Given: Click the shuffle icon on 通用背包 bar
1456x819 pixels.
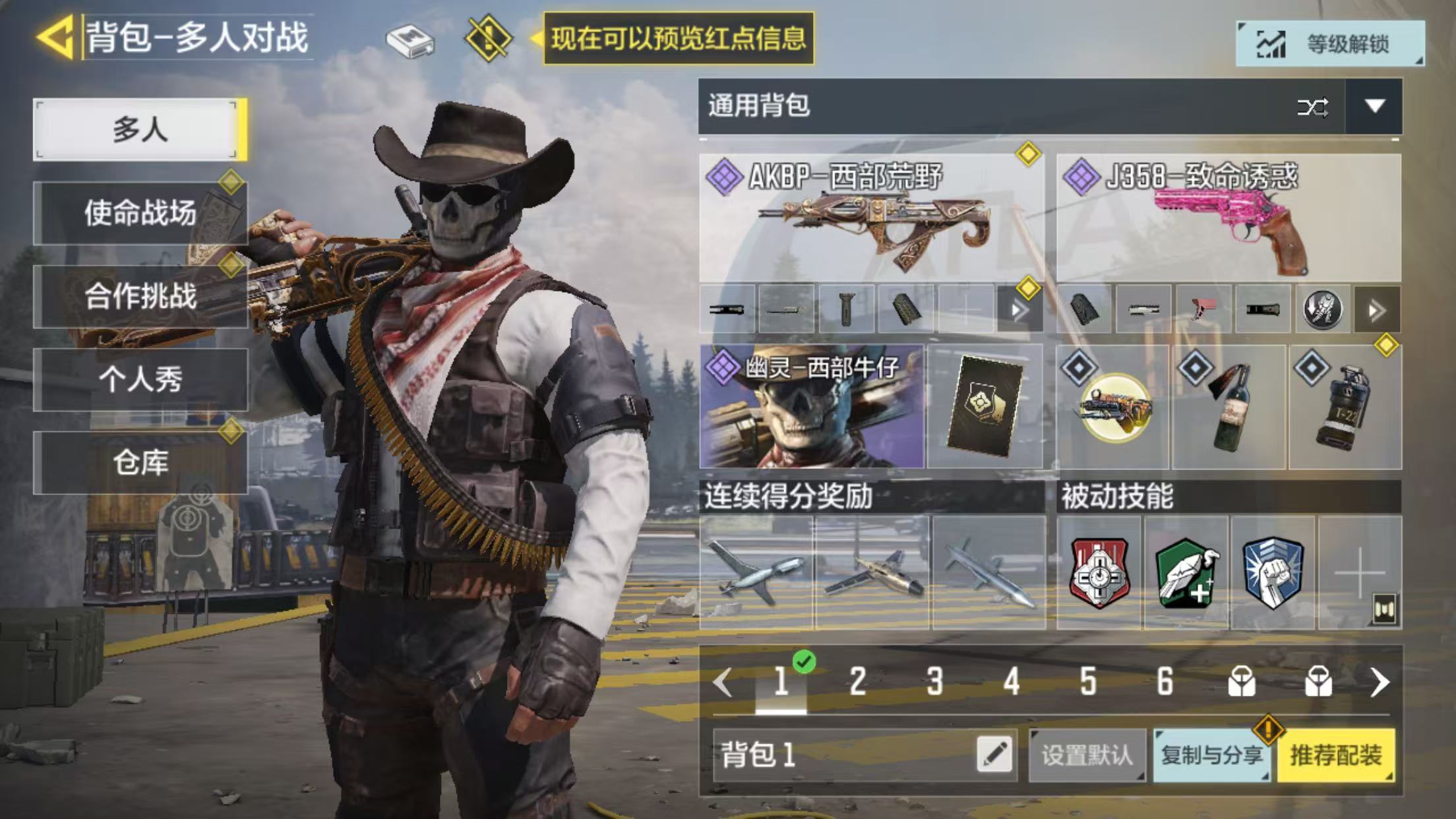Looking at the screenshot, I should tap(1312, 107).
